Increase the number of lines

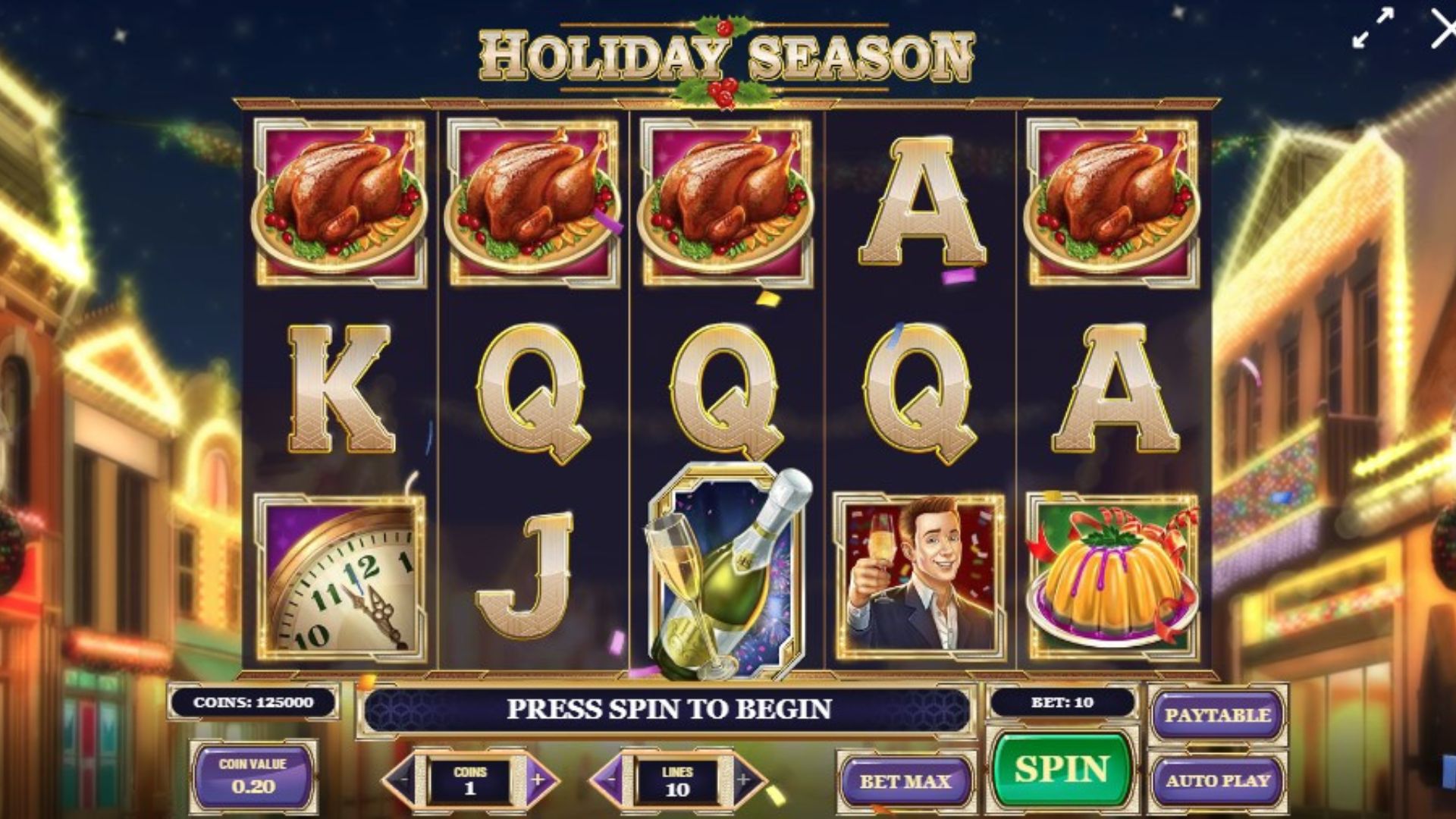pos(744,780)
